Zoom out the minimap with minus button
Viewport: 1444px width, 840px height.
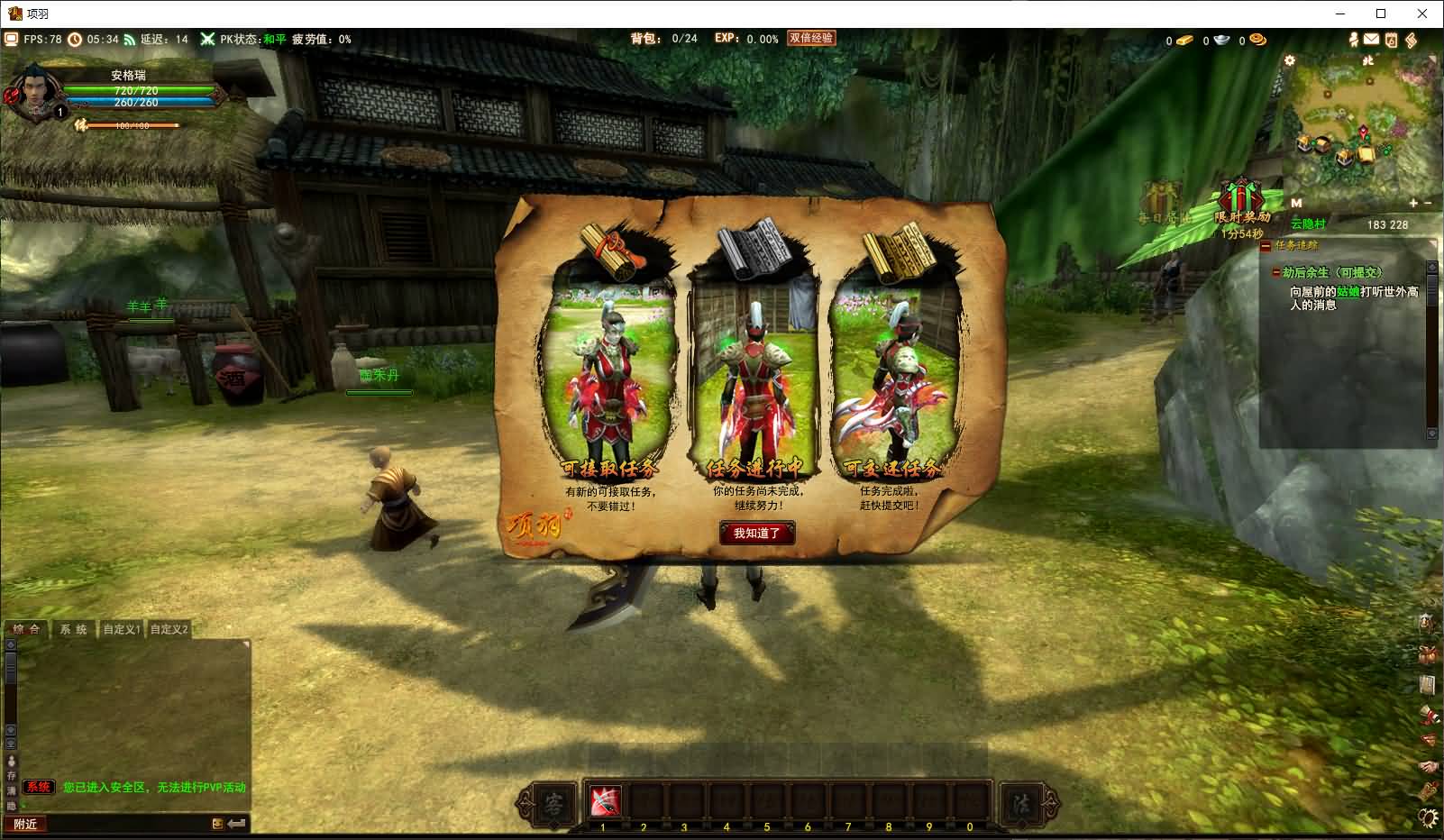(1428, 204)
